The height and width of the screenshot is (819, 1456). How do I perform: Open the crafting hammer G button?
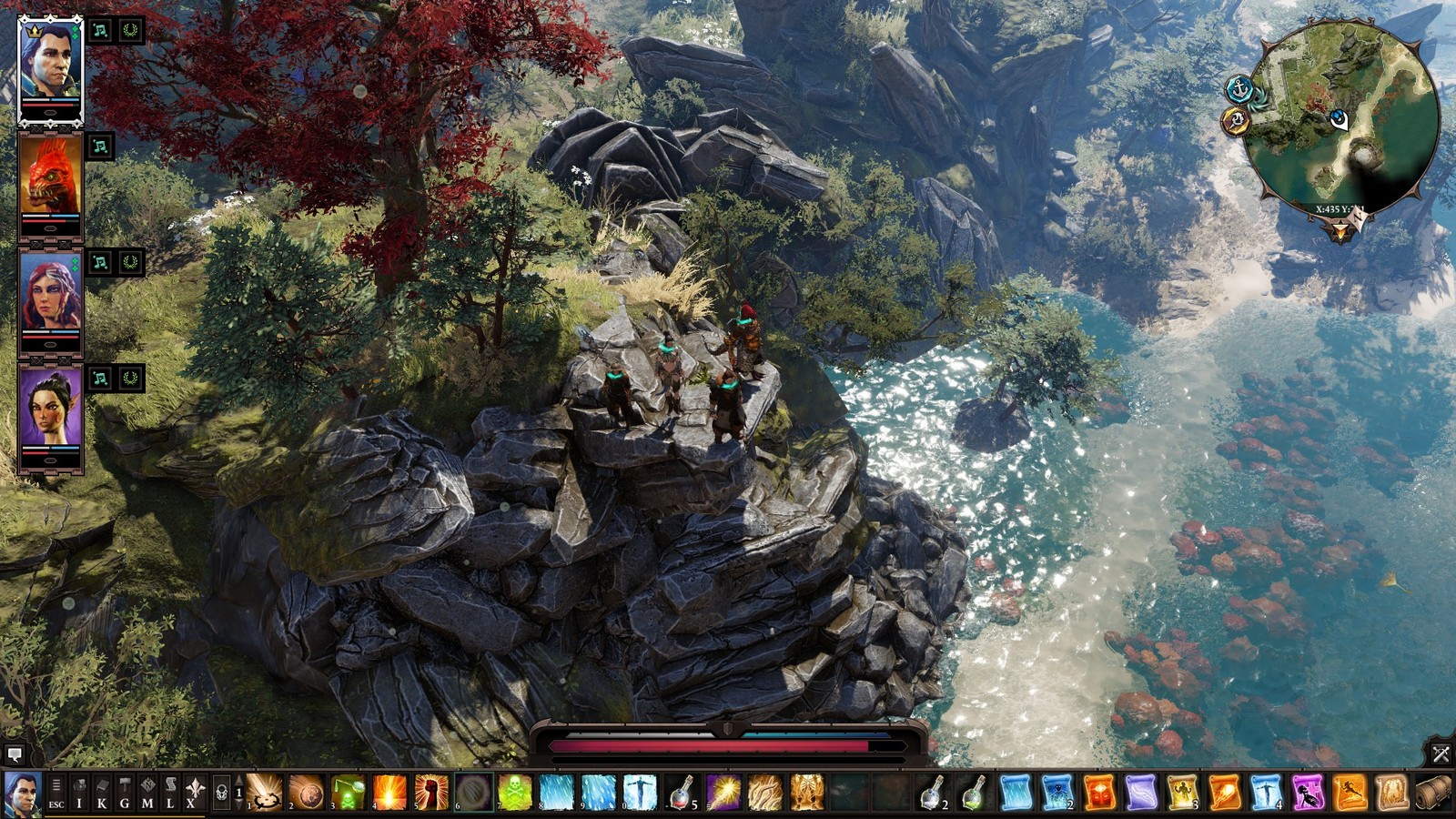[x=125, y=794]
